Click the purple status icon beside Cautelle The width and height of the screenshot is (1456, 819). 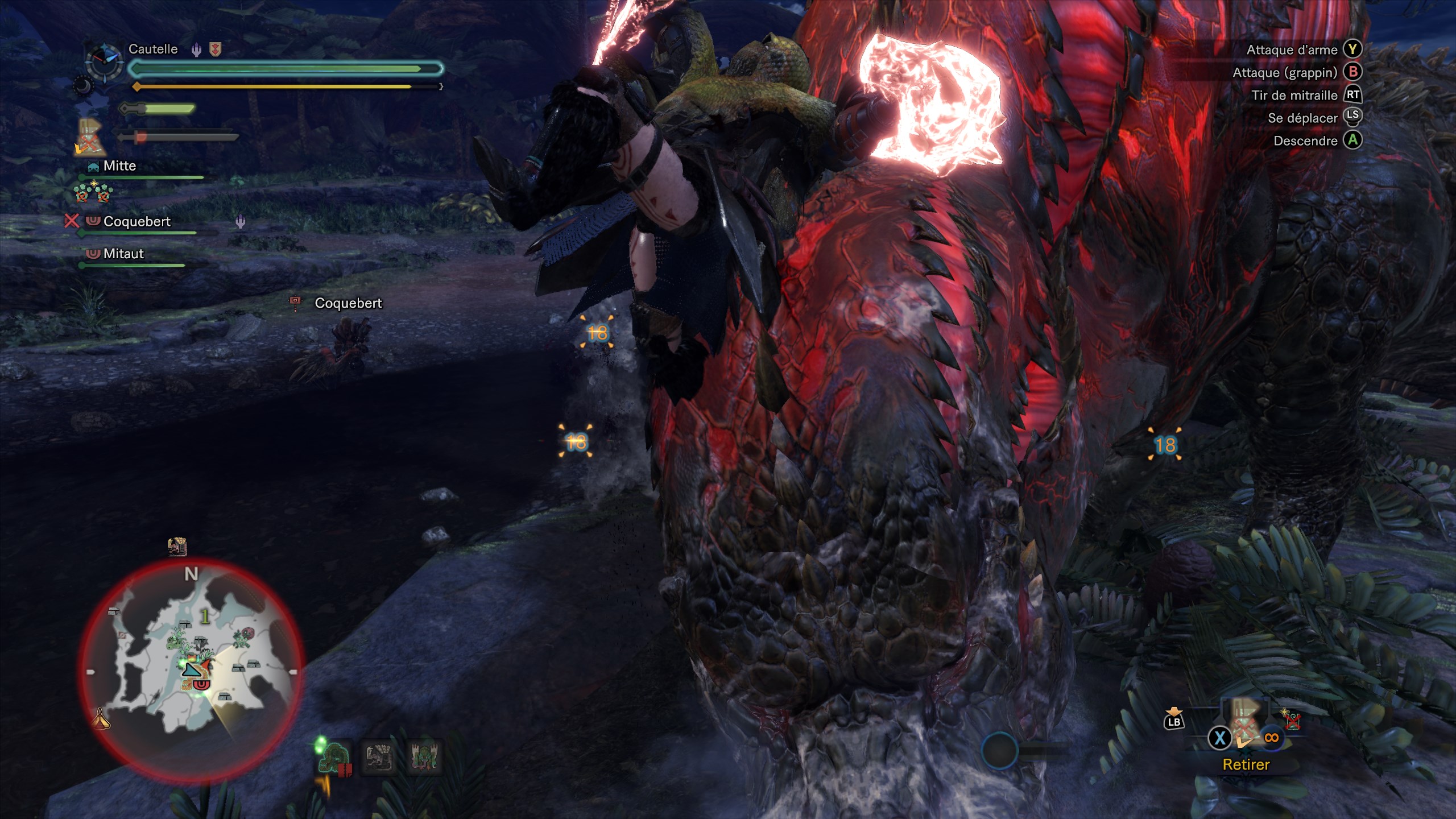(x=196, y=50)
